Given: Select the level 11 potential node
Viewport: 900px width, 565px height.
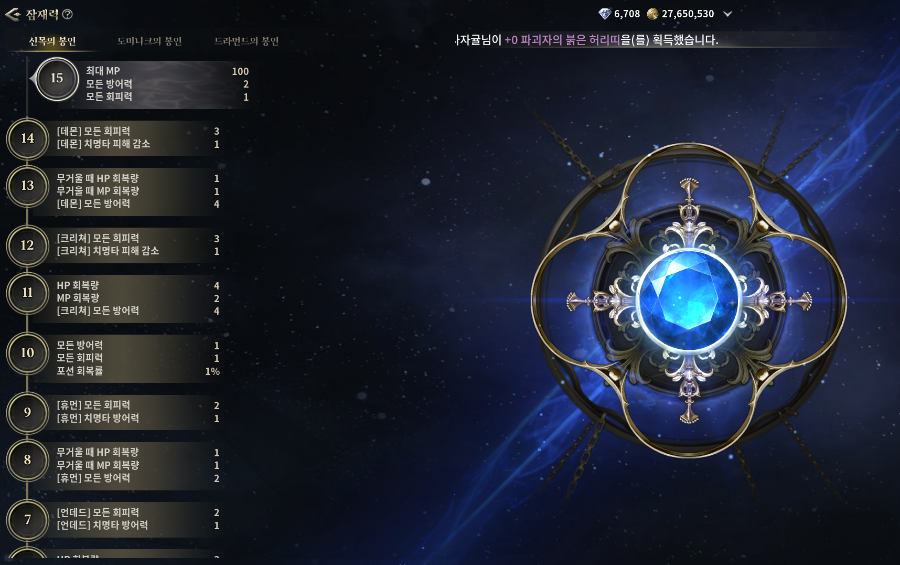Looking at the screenshot, I should 28,293.
